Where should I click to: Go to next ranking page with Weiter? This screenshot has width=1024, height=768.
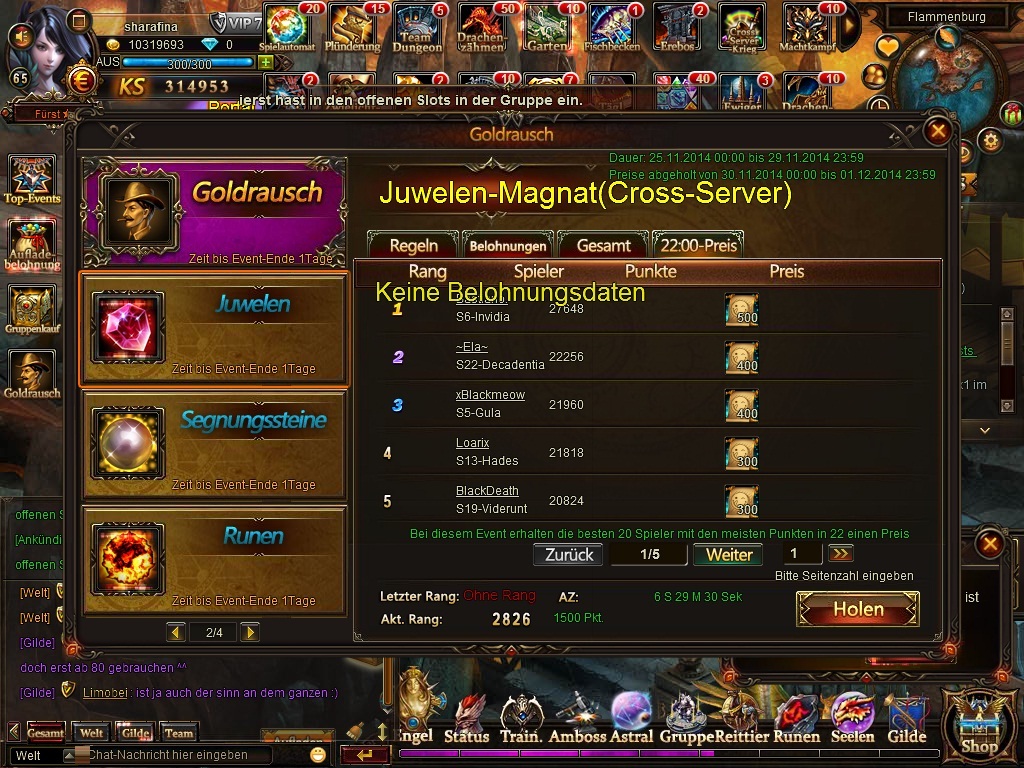coord(729,555)
